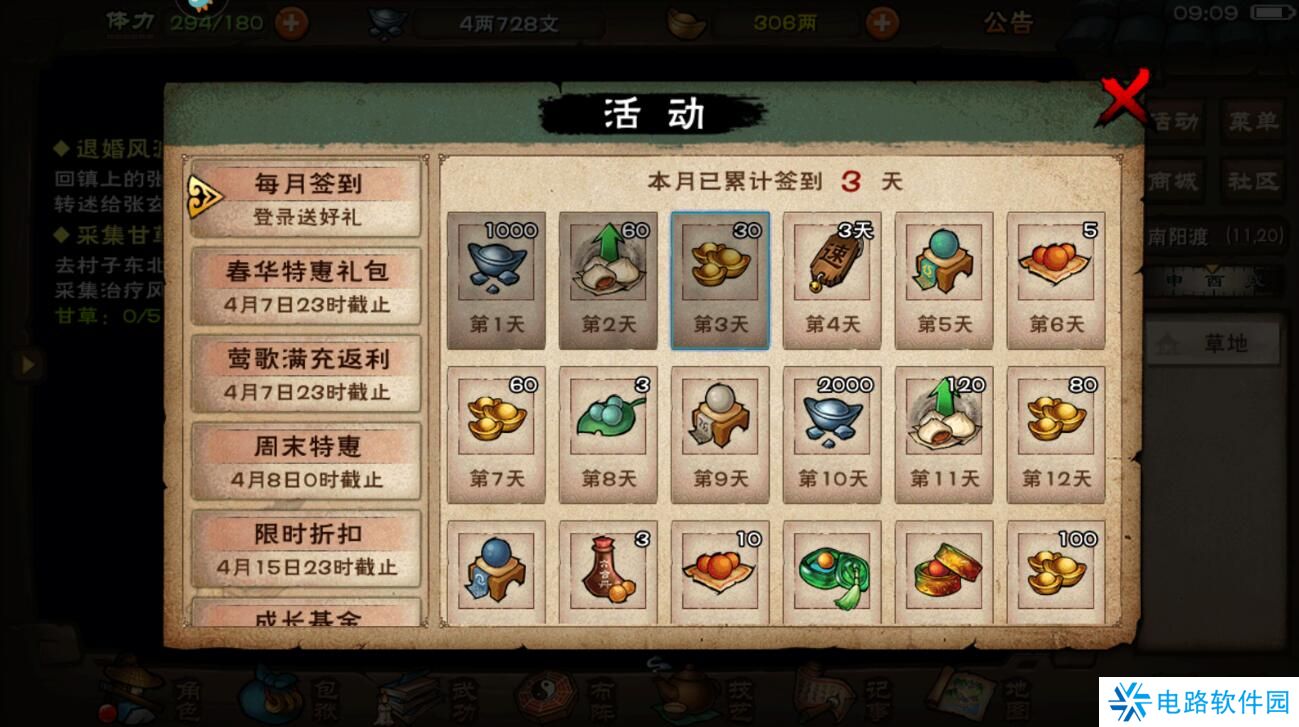Open the 商城 shop
Image resolution: width=1299 pixels, height=727 pixels.
(x=1172, y=180)
